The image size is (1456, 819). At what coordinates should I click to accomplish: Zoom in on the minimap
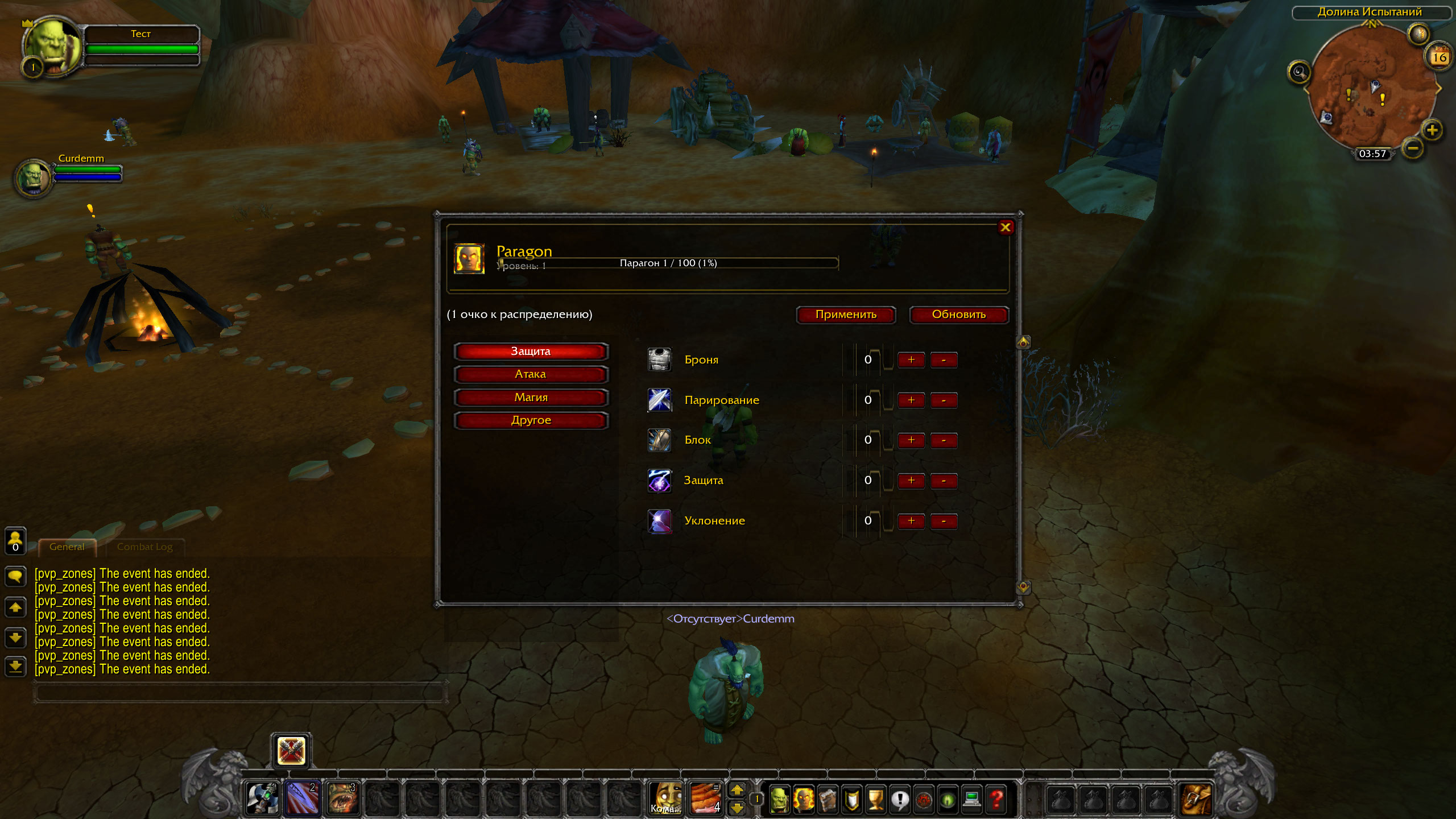pyautogui.click(x=1432, y=131)
